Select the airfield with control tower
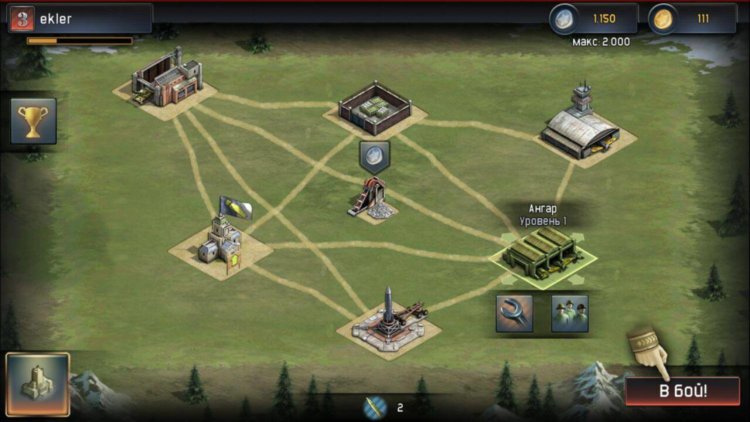750x422 pixels. coord(585,127)
